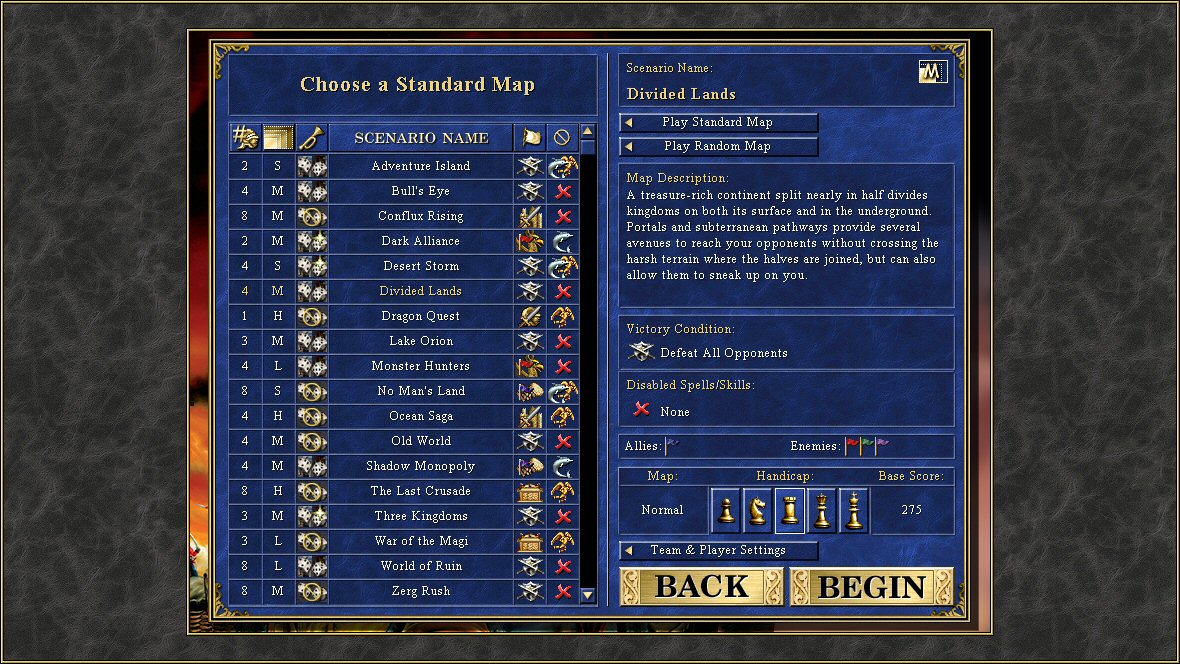Switch to Play Random Map
This screenshot has width=1180, height=664.
[x=718, y=146]
